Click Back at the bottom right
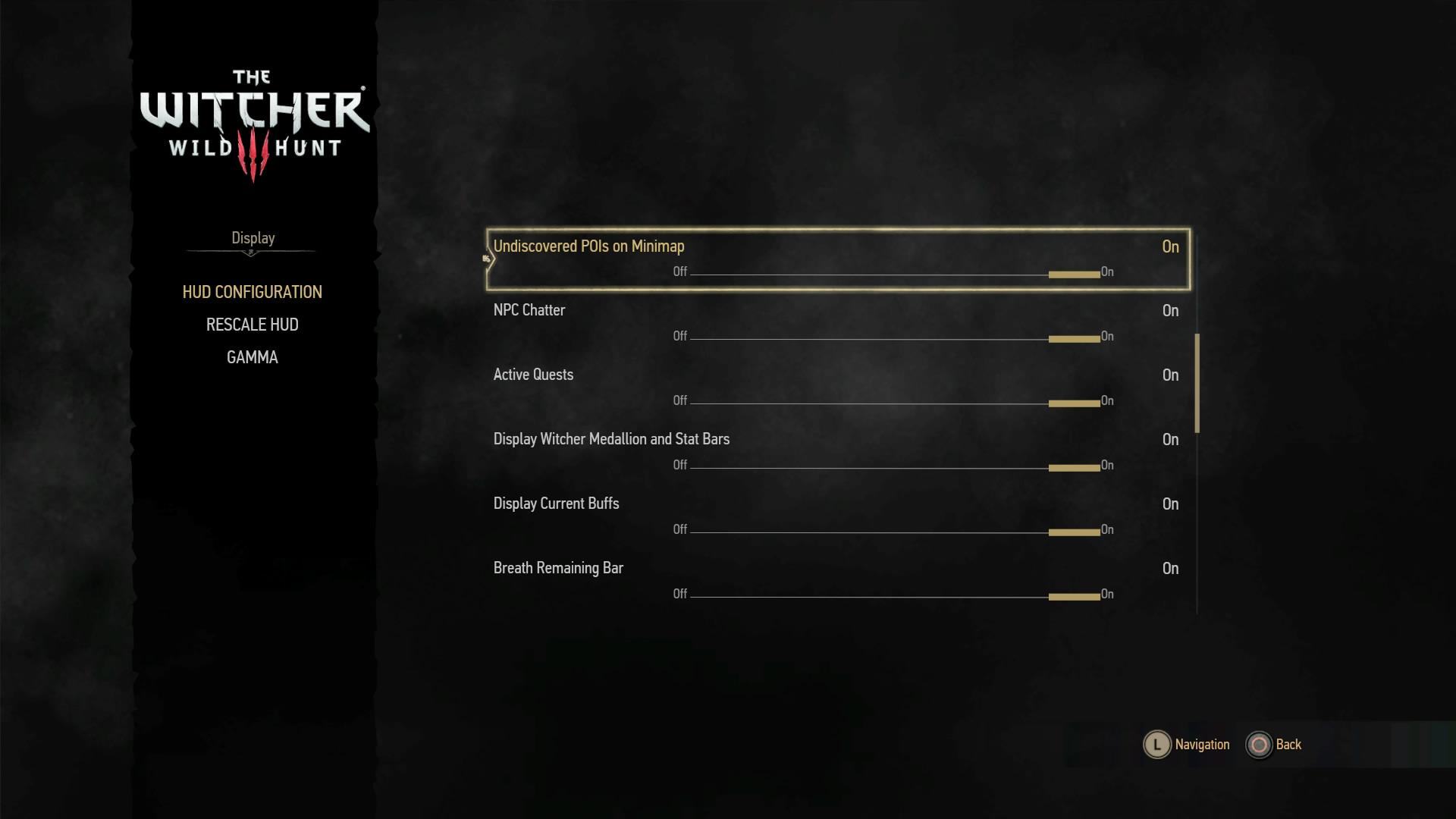This screenshot has width=1456, height=819. [x=1287, y=745]
